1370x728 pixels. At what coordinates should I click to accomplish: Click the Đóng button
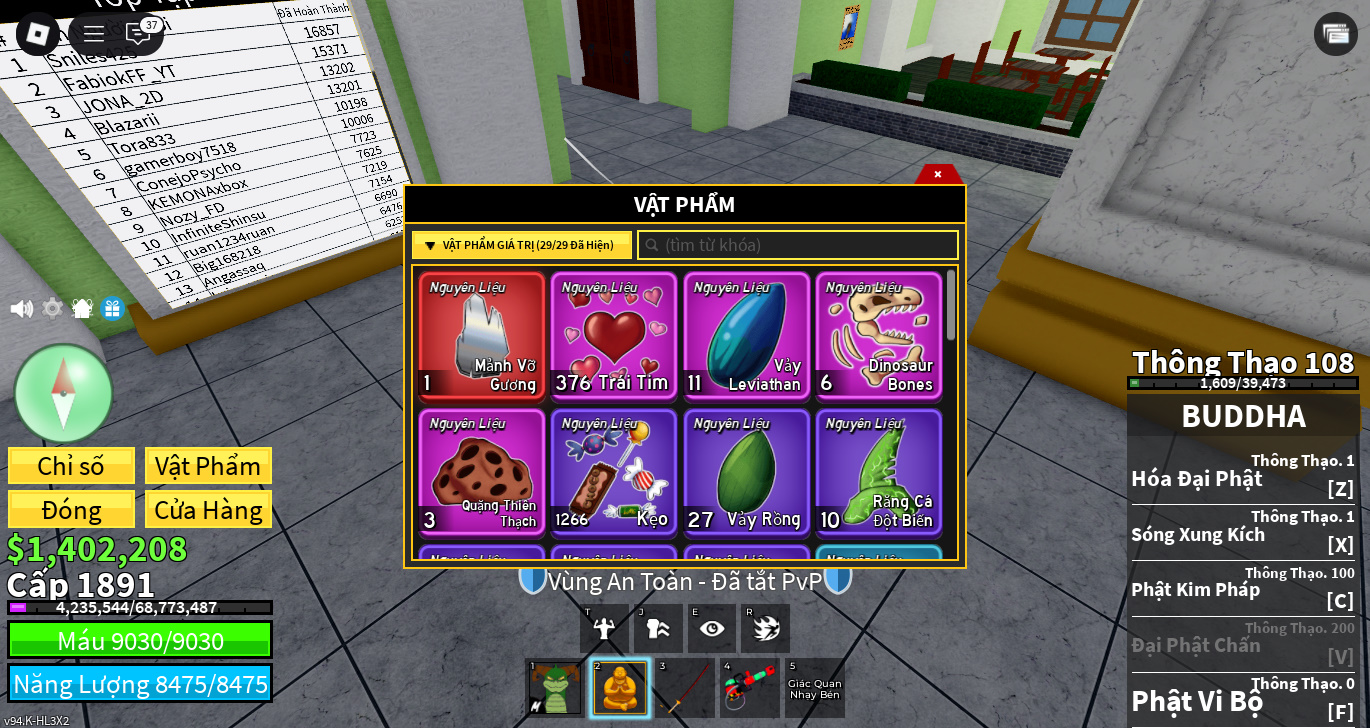[x=71, y=510]
